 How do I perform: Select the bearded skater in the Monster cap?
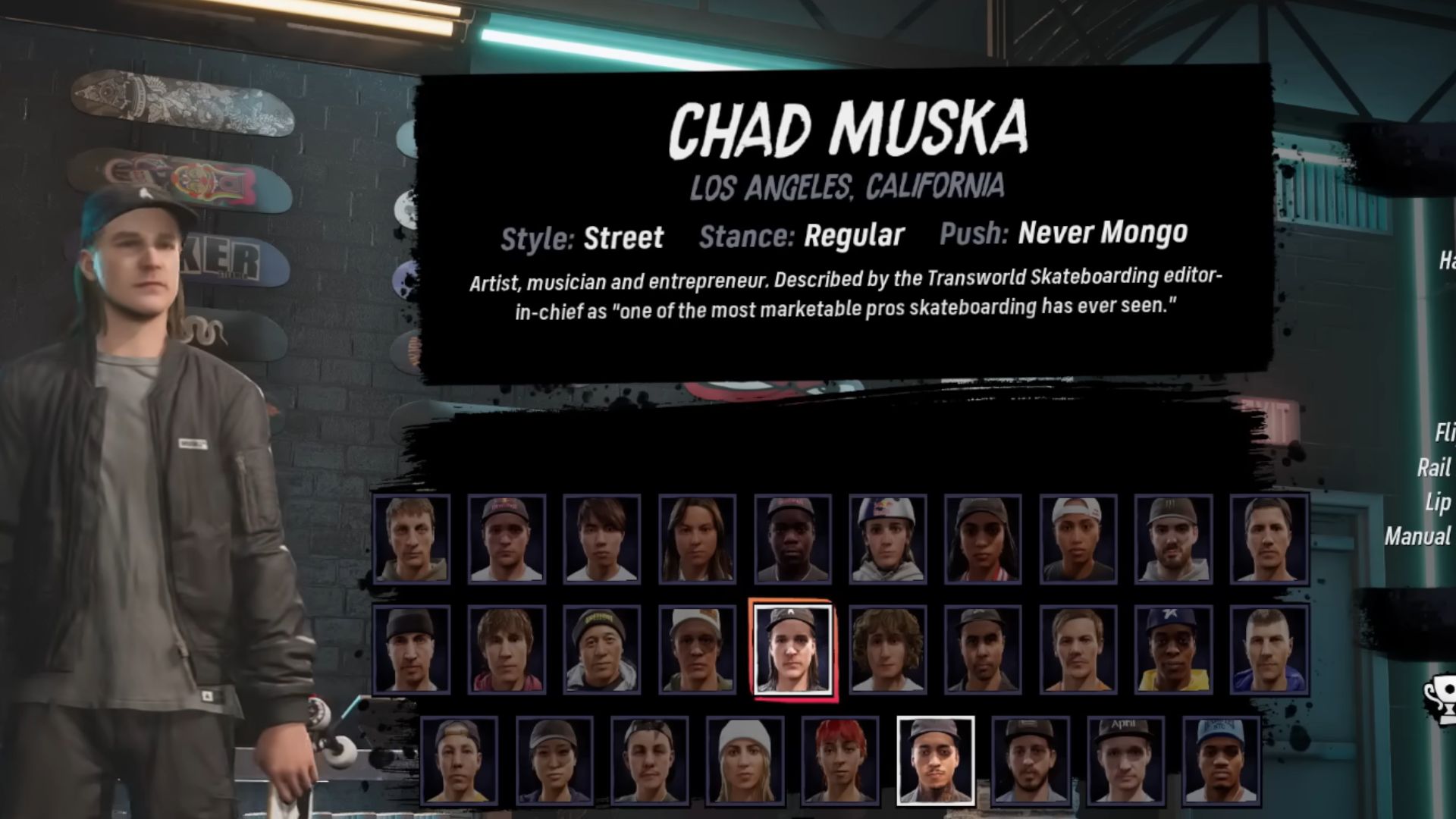pos(1173,538)
